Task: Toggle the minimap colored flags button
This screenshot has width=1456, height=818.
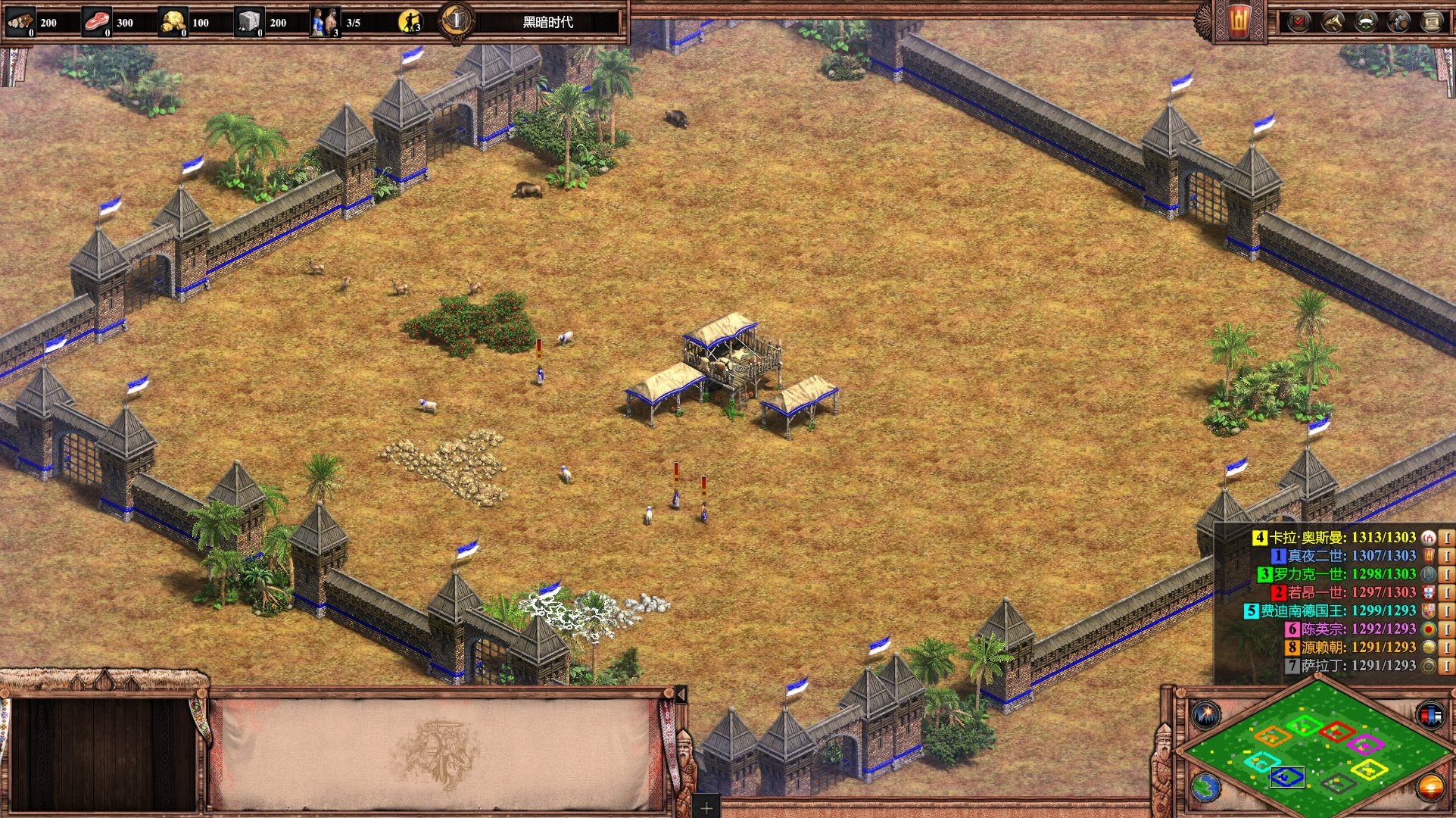Action: coord(1430,714)
